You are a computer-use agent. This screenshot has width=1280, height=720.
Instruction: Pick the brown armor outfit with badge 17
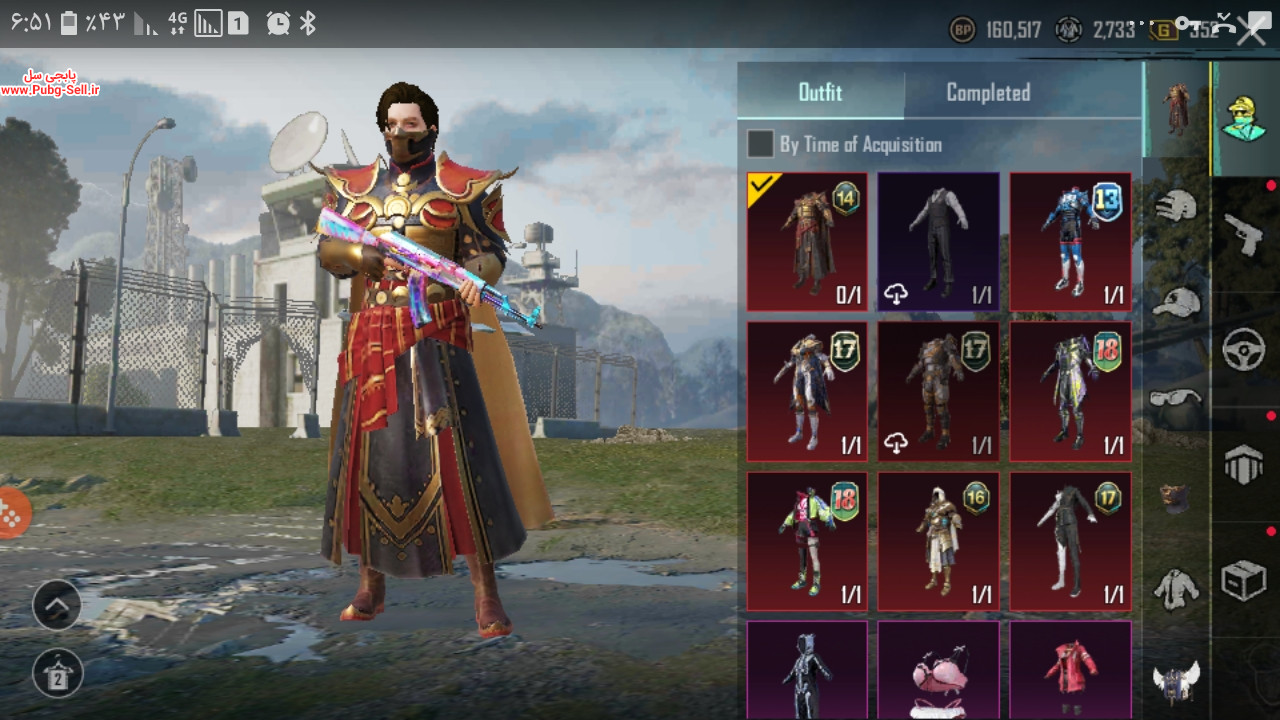(x=938, y=391)
